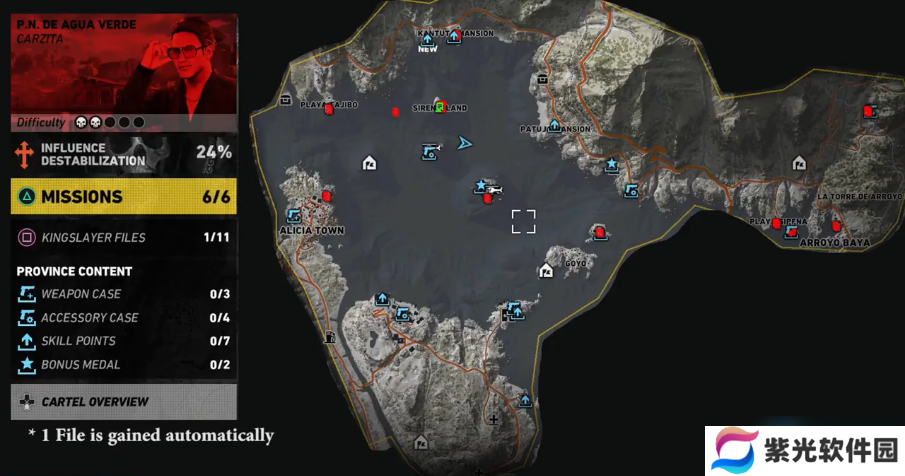This screenshot has width=905, height=476.
Task: Select the blue player arrow on map
Action: 464,143
